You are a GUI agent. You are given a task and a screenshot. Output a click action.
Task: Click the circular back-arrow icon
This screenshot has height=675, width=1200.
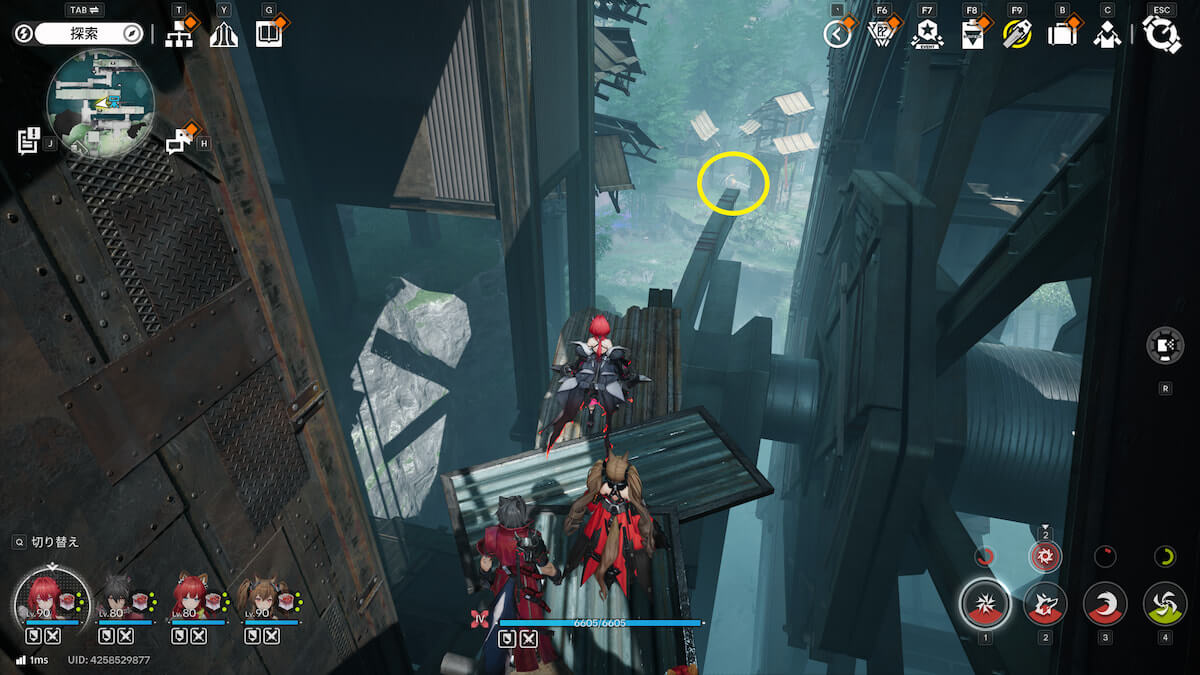pos(837,34)
